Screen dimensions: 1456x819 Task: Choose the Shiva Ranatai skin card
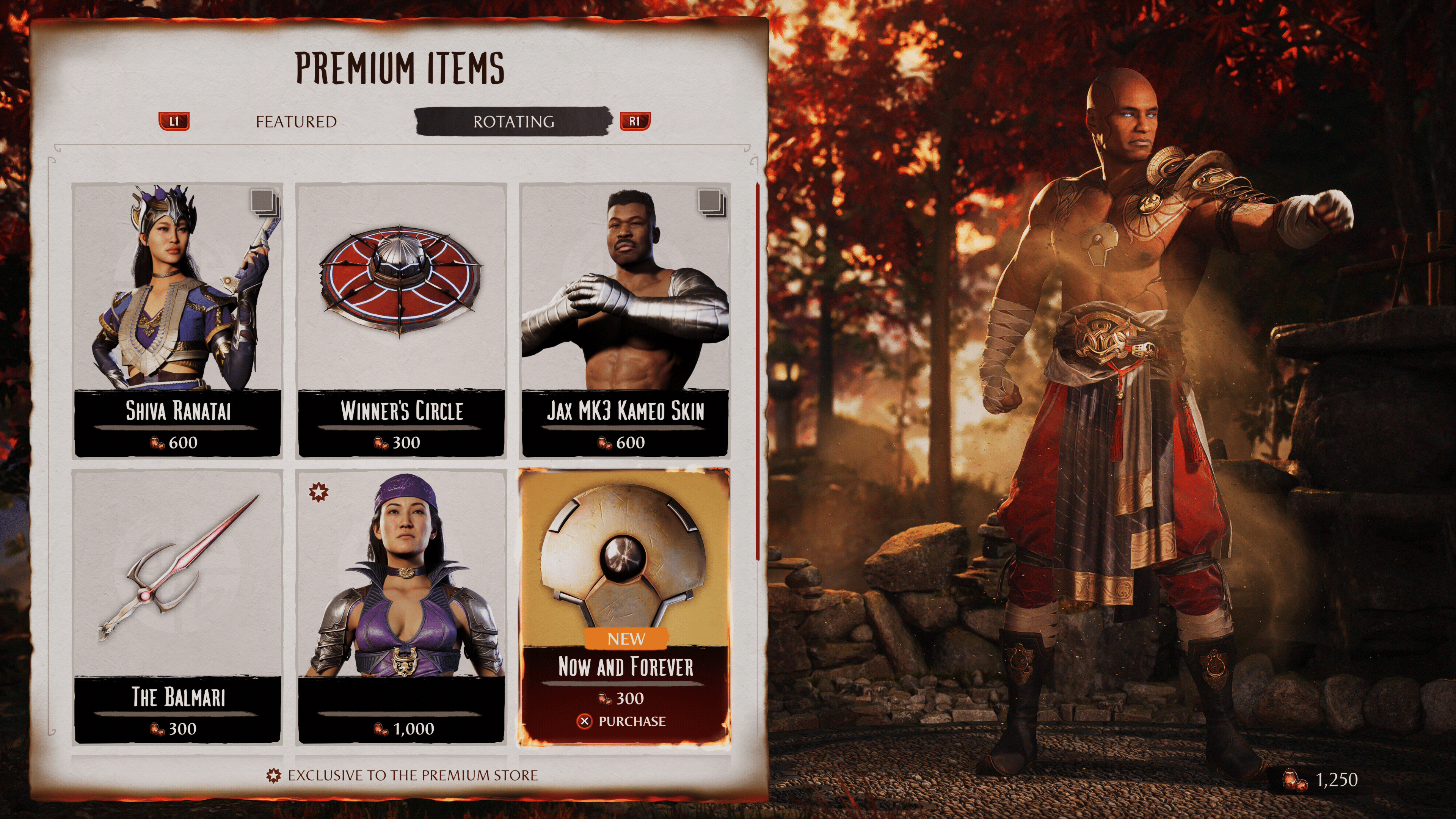(x=177, y=320)
